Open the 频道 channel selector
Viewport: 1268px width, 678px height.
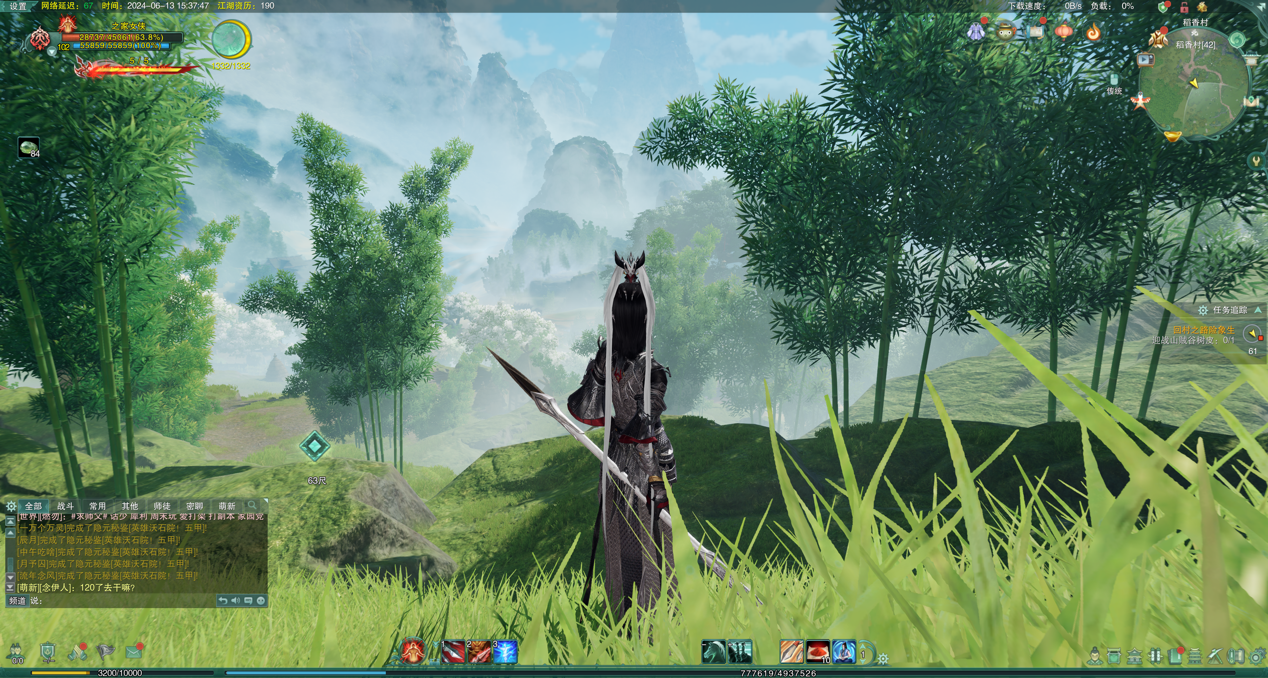pos(18,601)
